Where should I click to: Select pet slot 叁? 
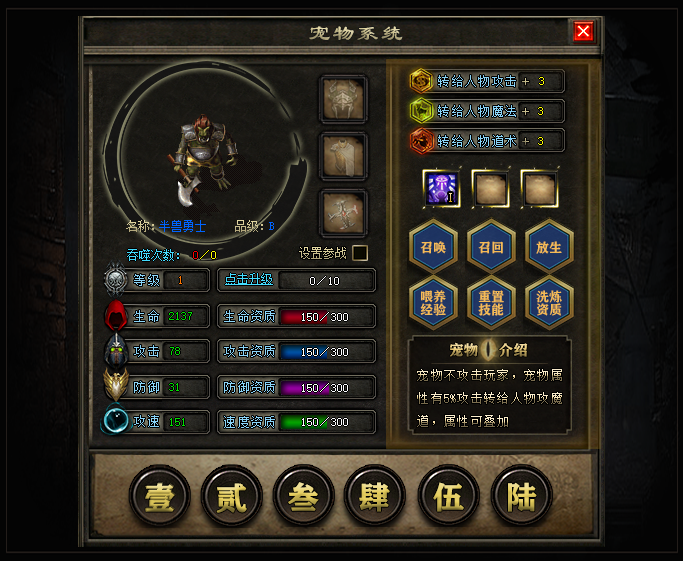(x=304, y=496)
